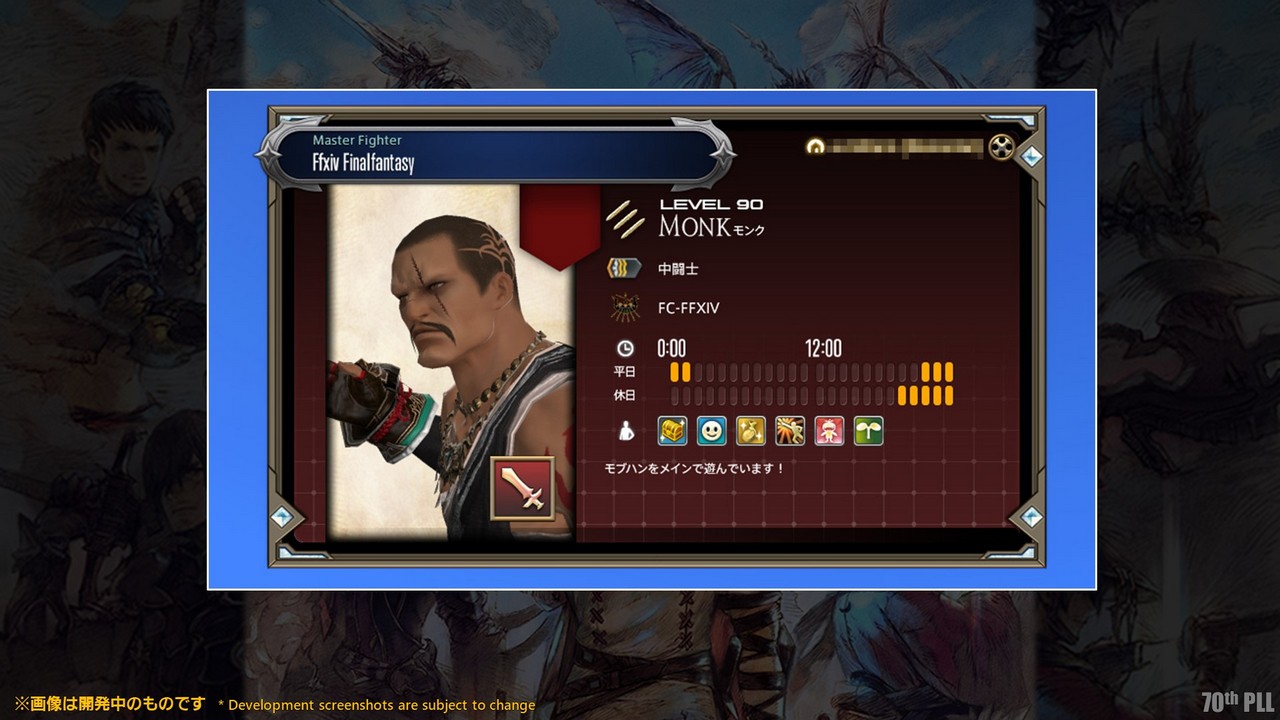This screenshot has height=720, width=1280.
Task: Choose the gold money bag playstyle icon
Action: (x=751, y=431)
